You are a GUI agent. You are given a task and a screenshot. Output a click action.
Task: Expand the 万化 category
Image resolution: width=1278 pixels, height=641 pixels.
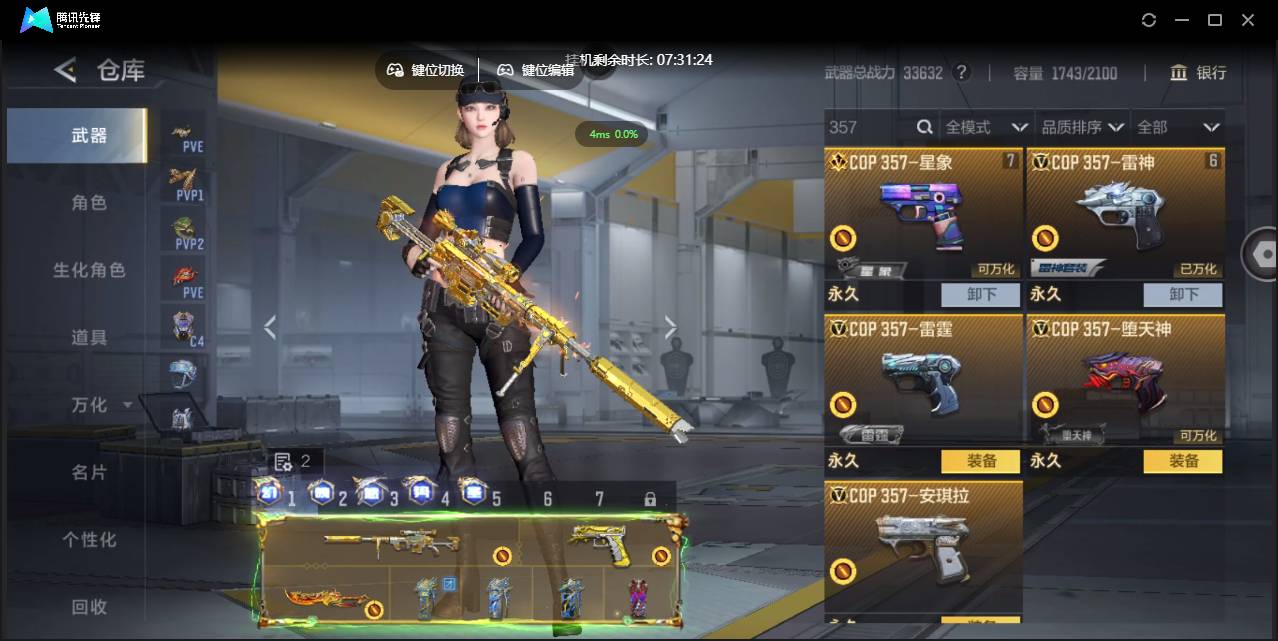click(100, 405)
